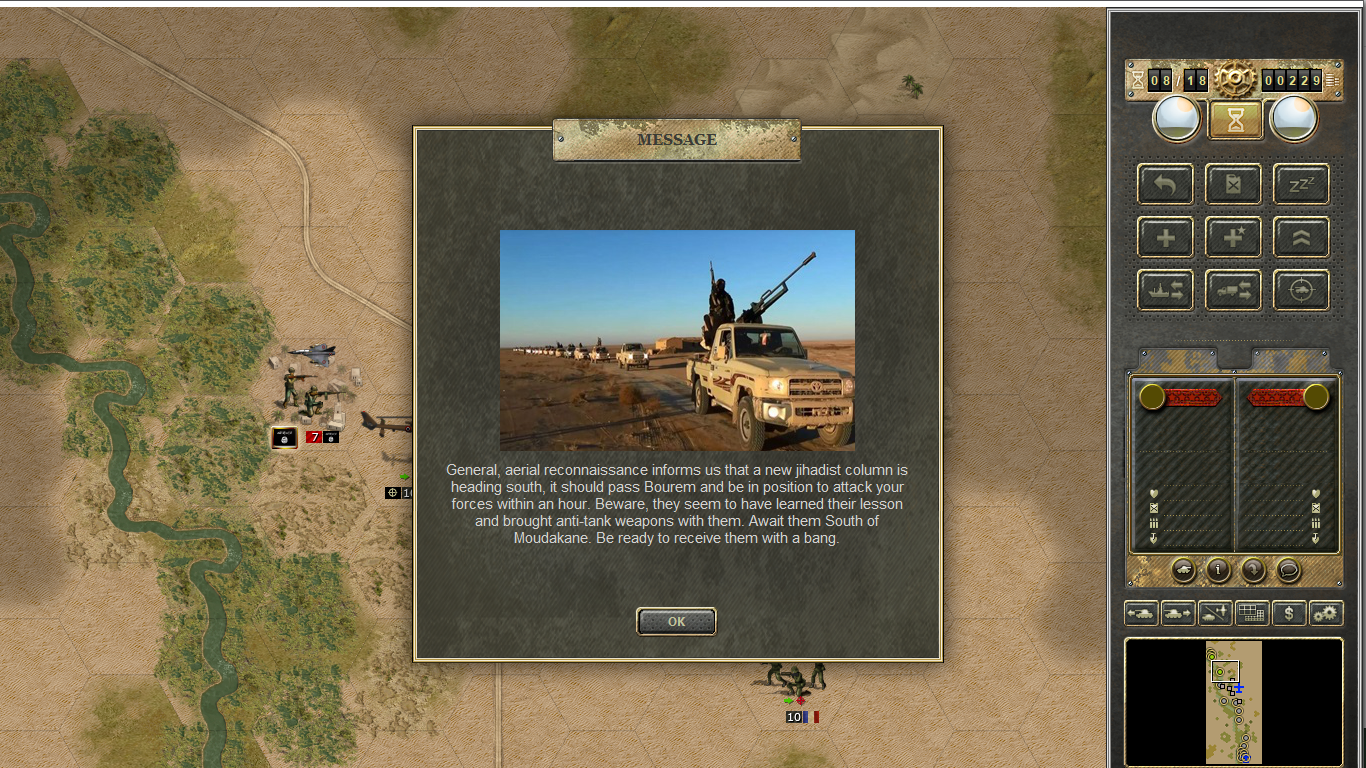End turn with the hourglass button
The width and height of the screenshot is (1366, 768).
(1235, 120)
